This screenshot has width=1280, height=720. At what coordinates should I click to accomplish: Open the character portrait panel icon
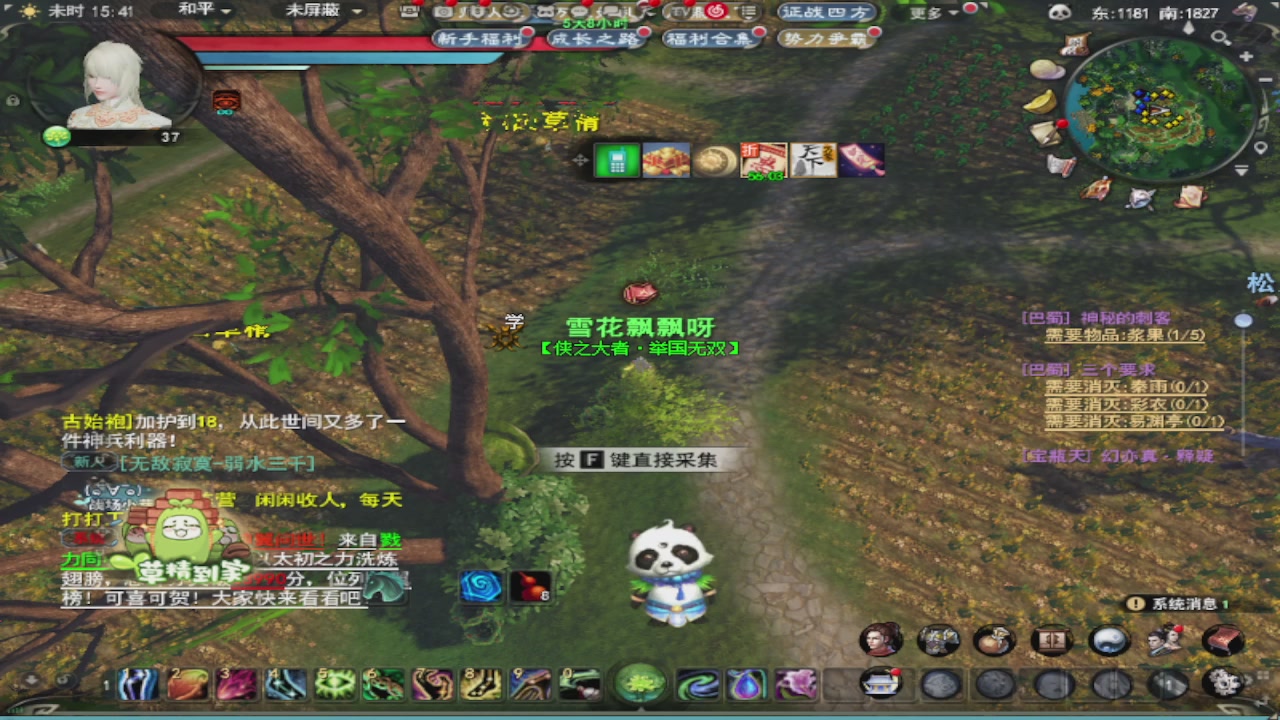tap(880, 640)
